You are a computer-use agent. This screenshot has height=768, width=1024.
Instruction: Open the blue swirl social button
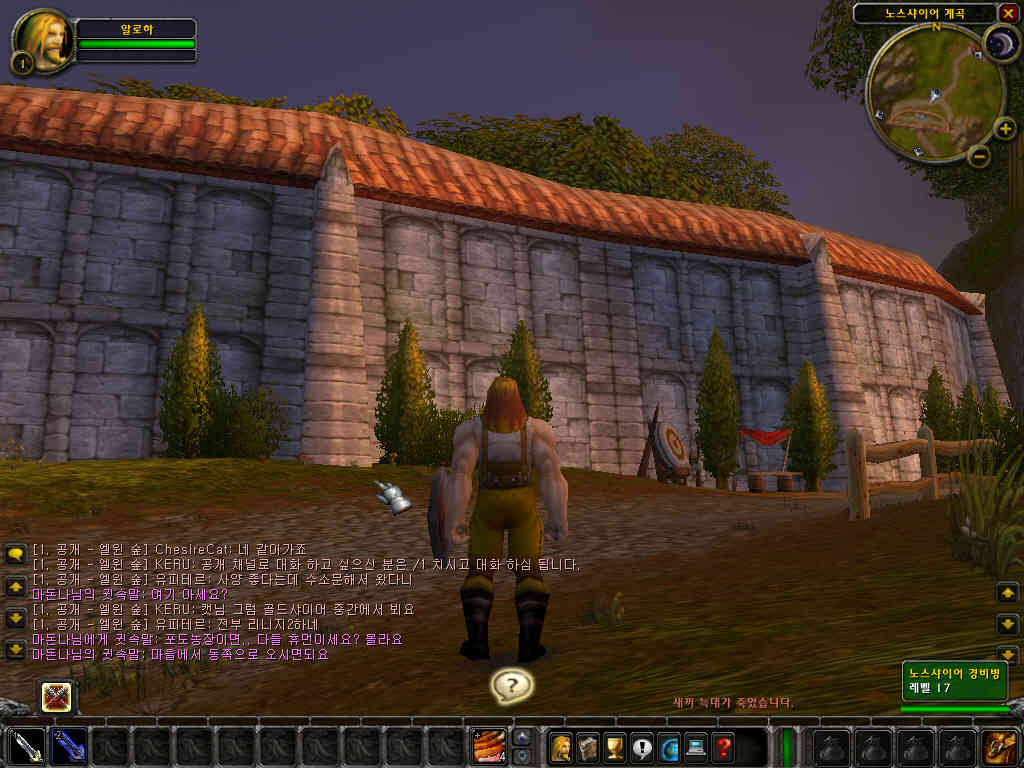[669, 746]
